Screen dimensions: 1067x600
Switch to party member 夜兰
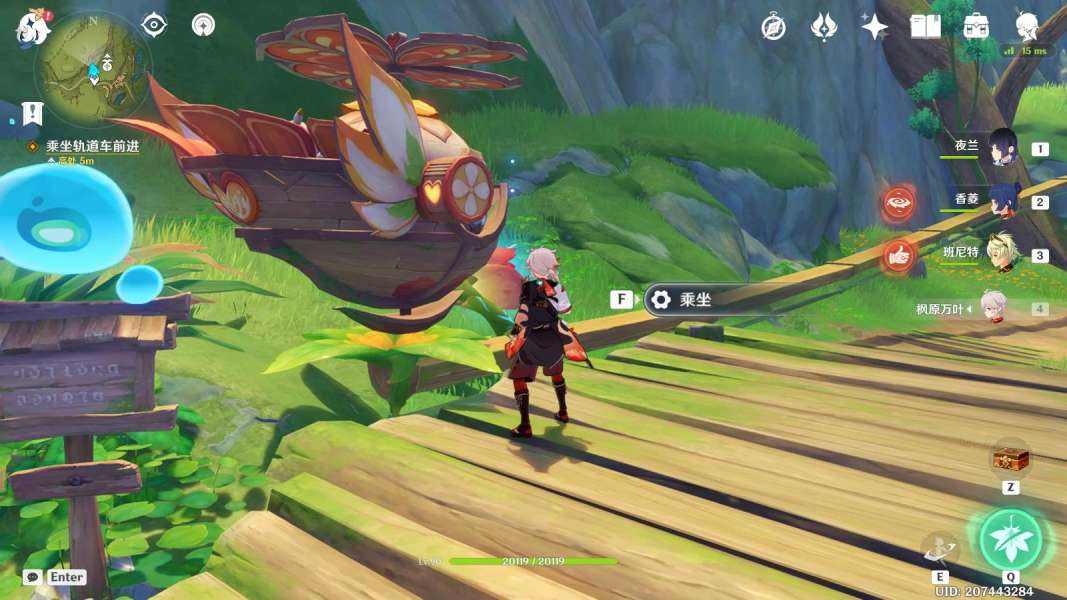coord(1002,148)
